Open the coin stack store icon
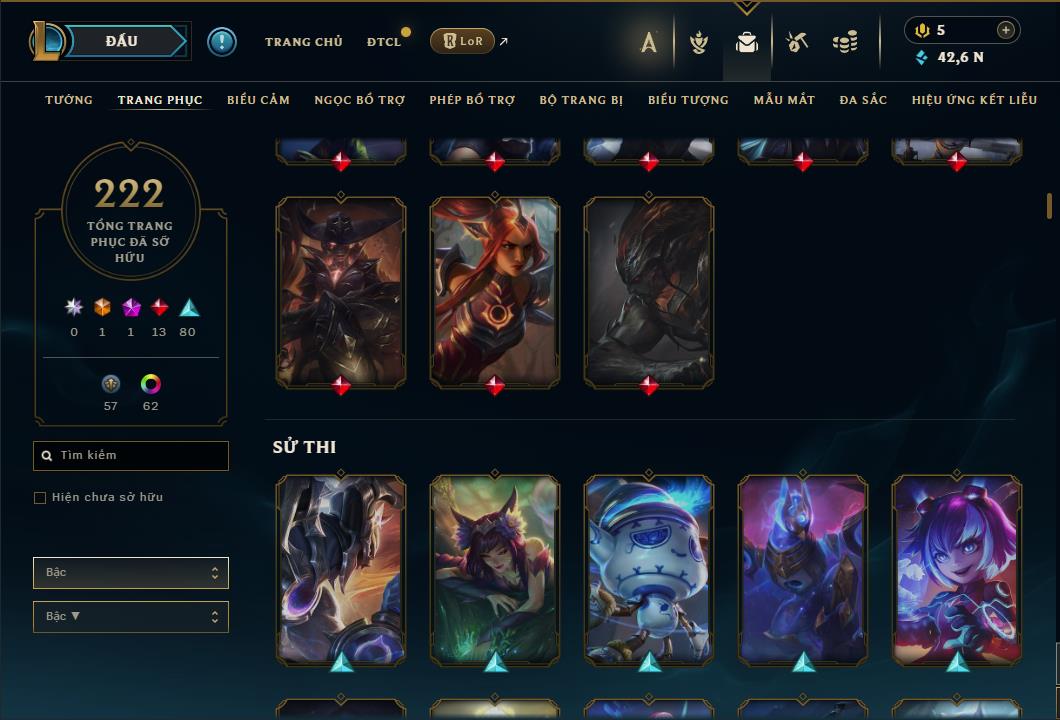This screenshot has width=1060, height=720. pos(845,42)
